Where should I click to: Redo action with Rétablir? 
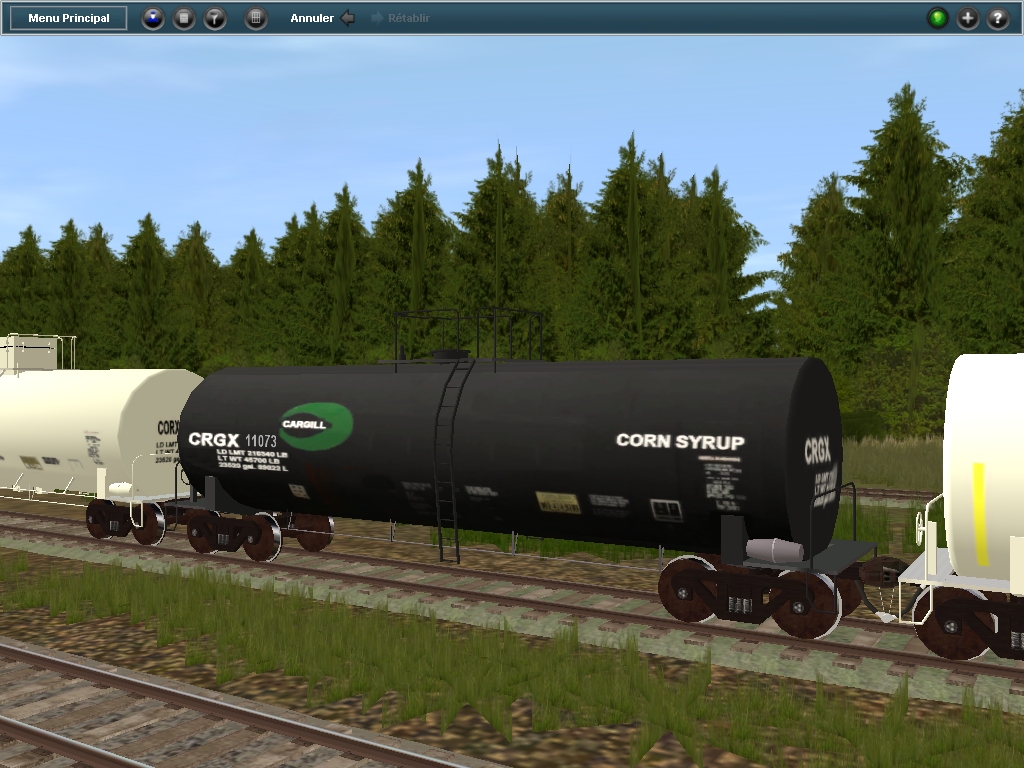[401, 18]
